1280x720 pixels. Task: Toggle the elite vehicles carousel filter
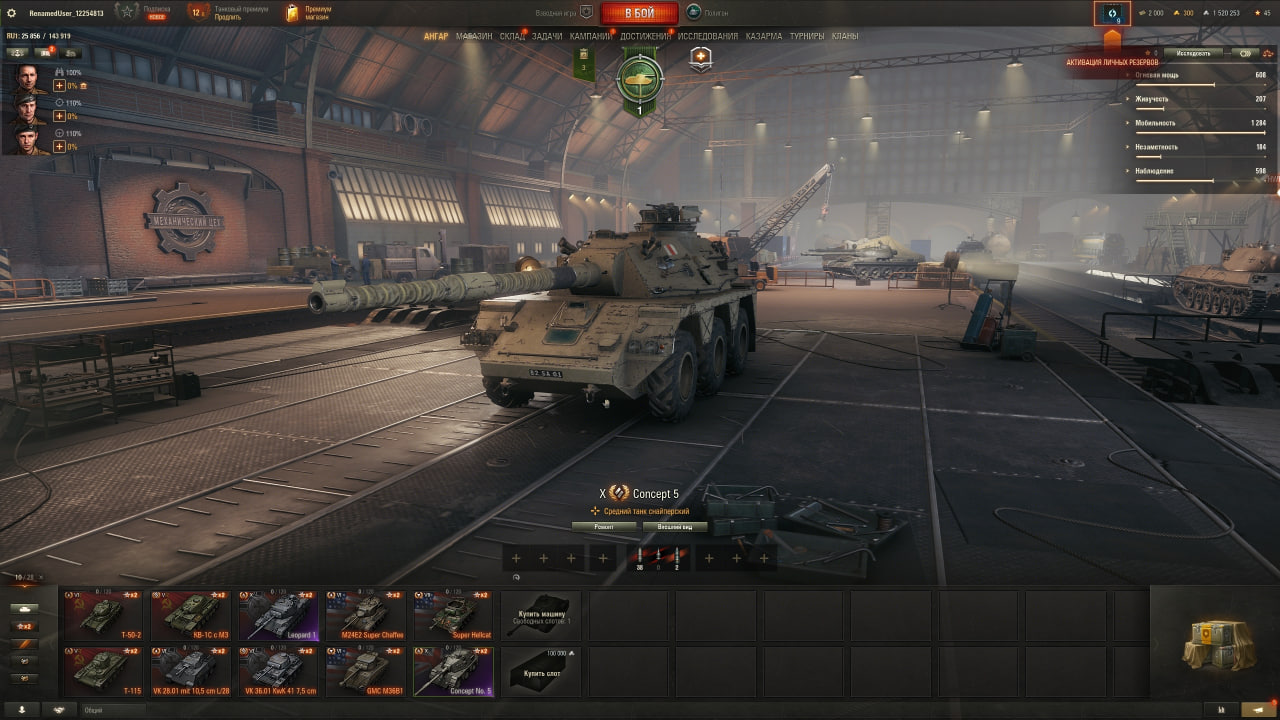[x=24, y=645]
